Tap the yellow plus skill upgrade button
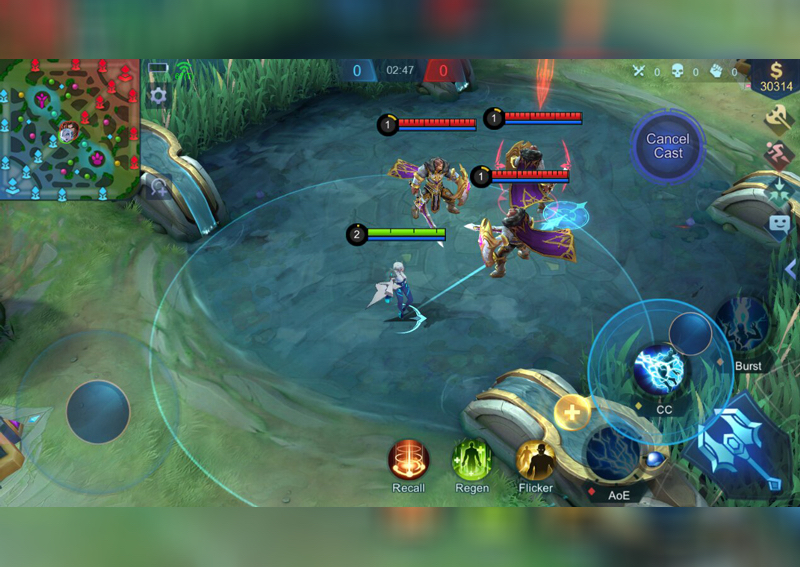800x567 pixels. tap(572, 412)
